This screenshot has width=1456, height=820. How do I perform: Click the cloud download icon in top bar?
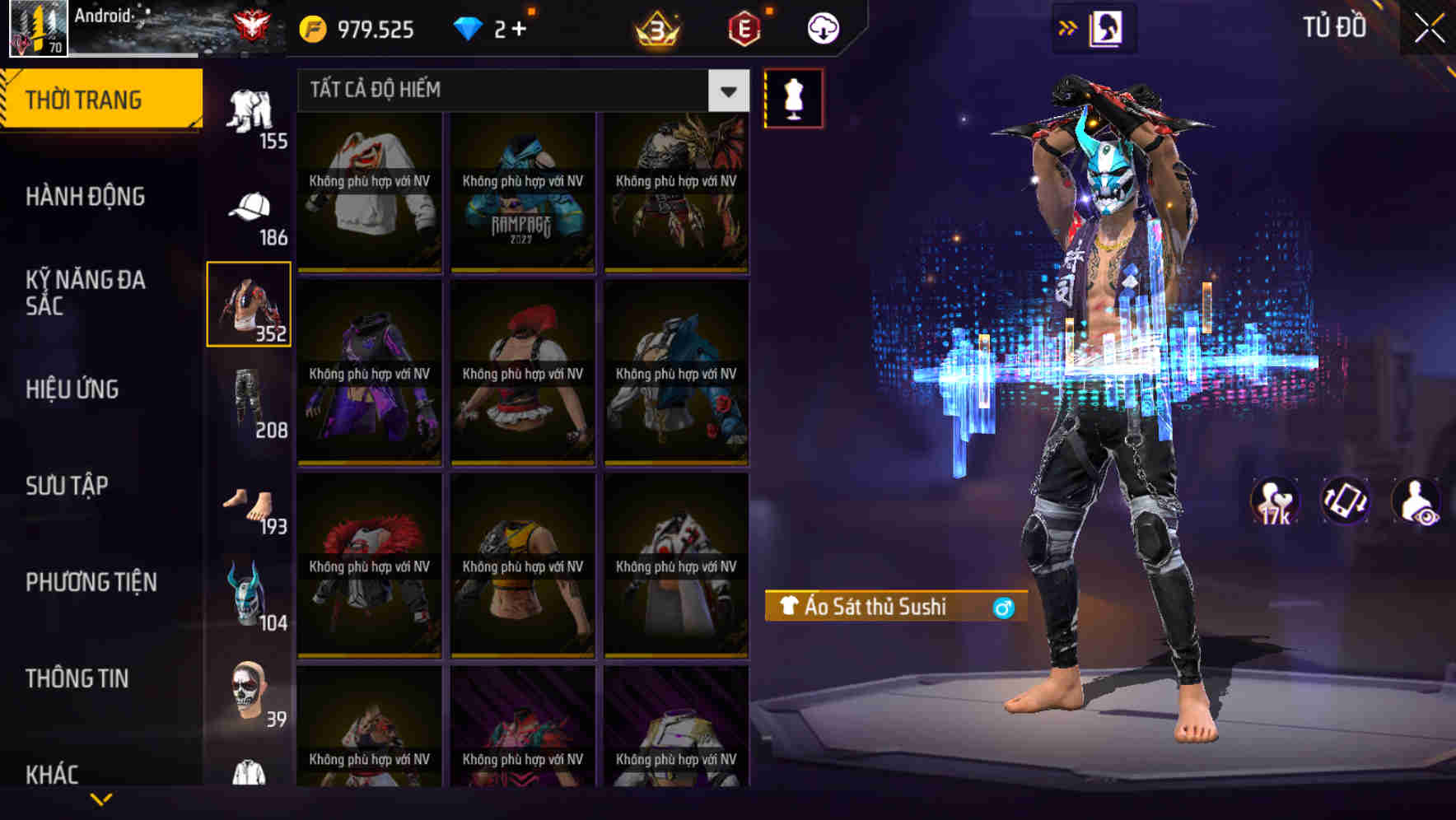pyautogui.click(x=821, y=27)
